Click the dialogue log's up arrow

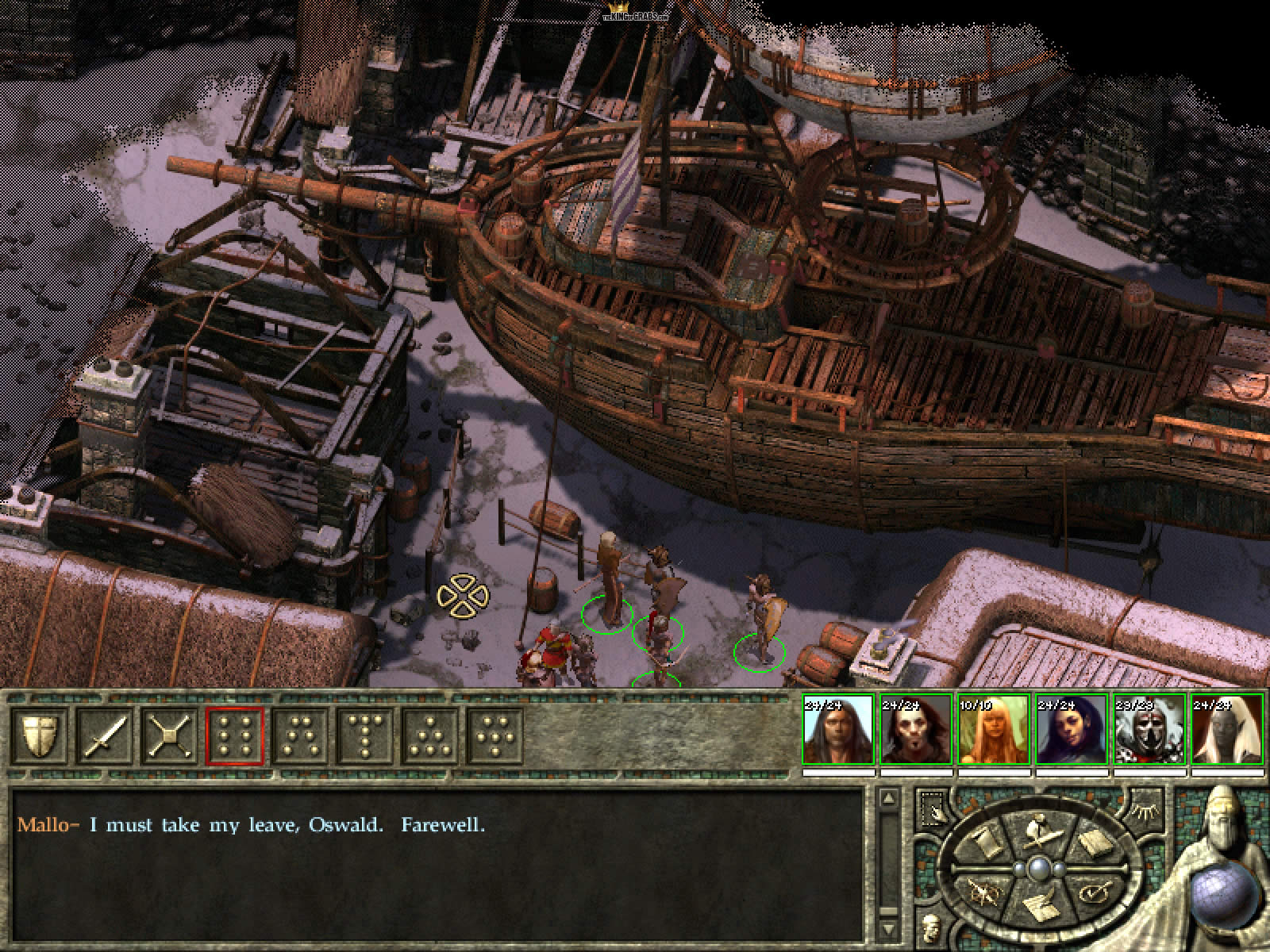pyautogui.click(x=889, y=800)
